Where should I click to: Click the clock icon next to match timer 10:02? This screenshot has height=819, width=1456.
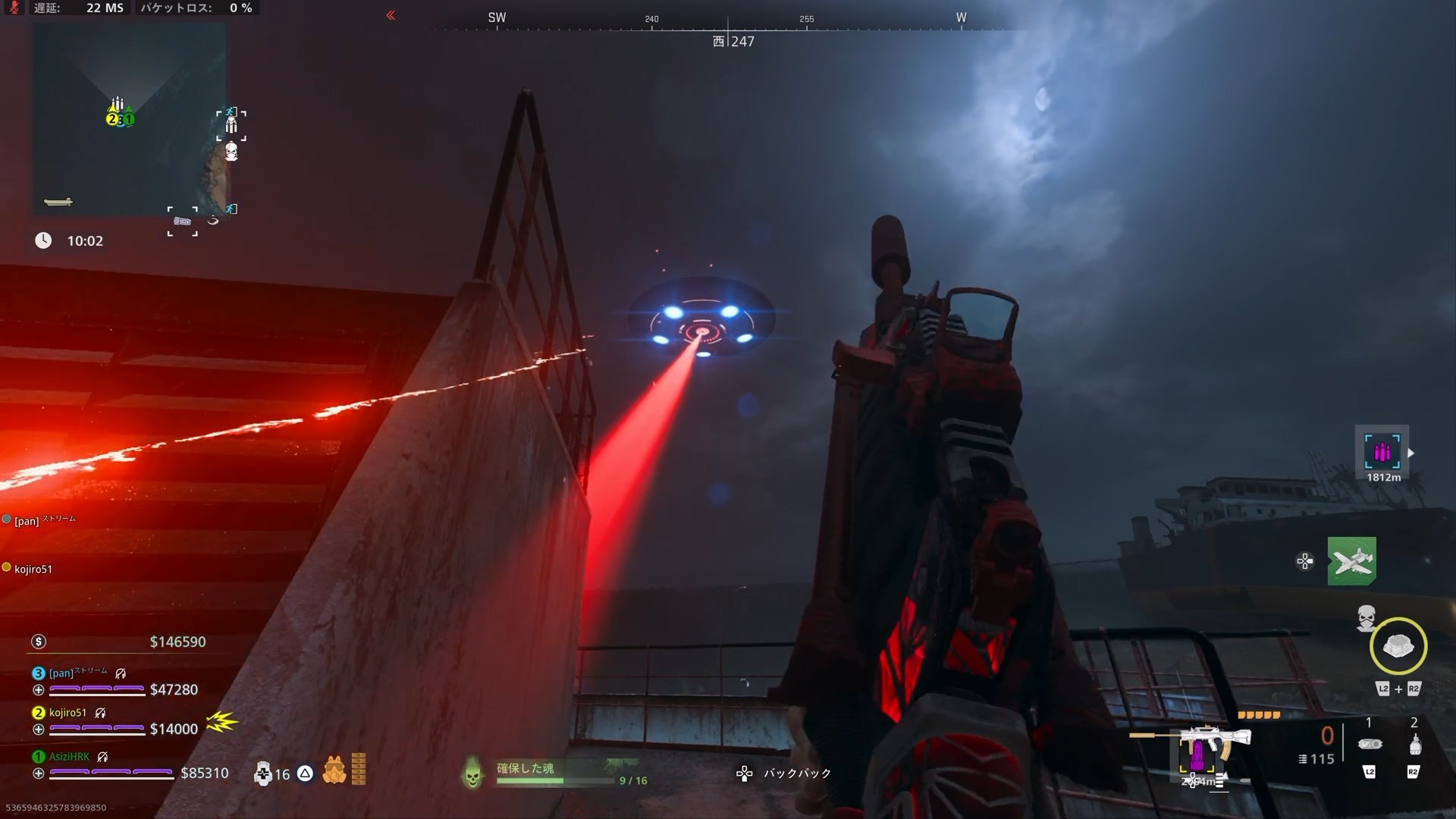(43, 240)
